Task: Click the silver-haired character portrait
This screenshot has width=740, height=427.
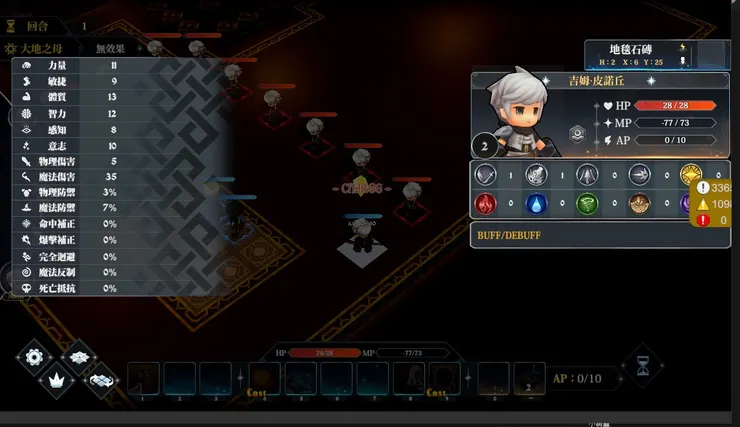Action: click(515, 108)
